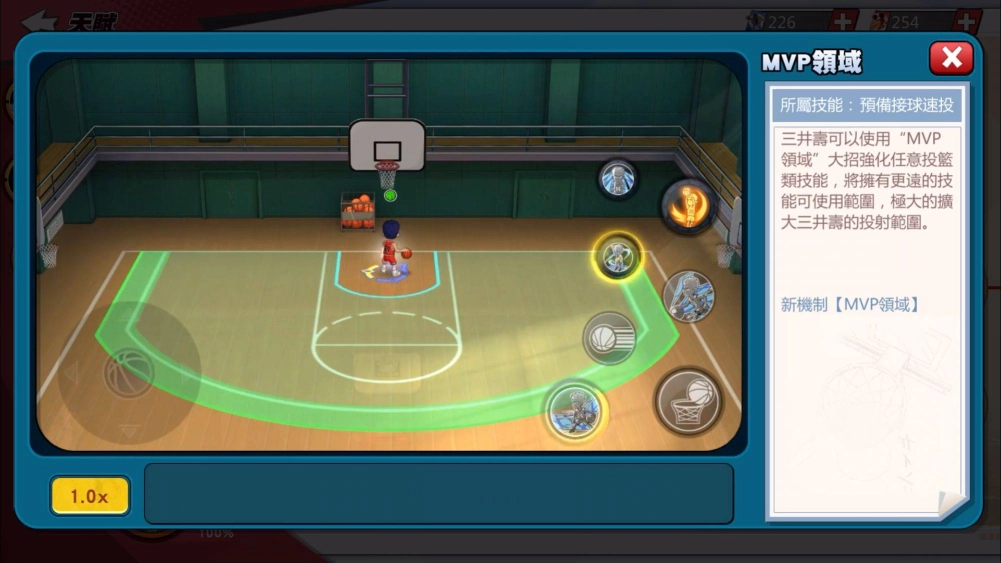Change the 1.0x playback speed

pyautogui.click(x=90, y=496)
